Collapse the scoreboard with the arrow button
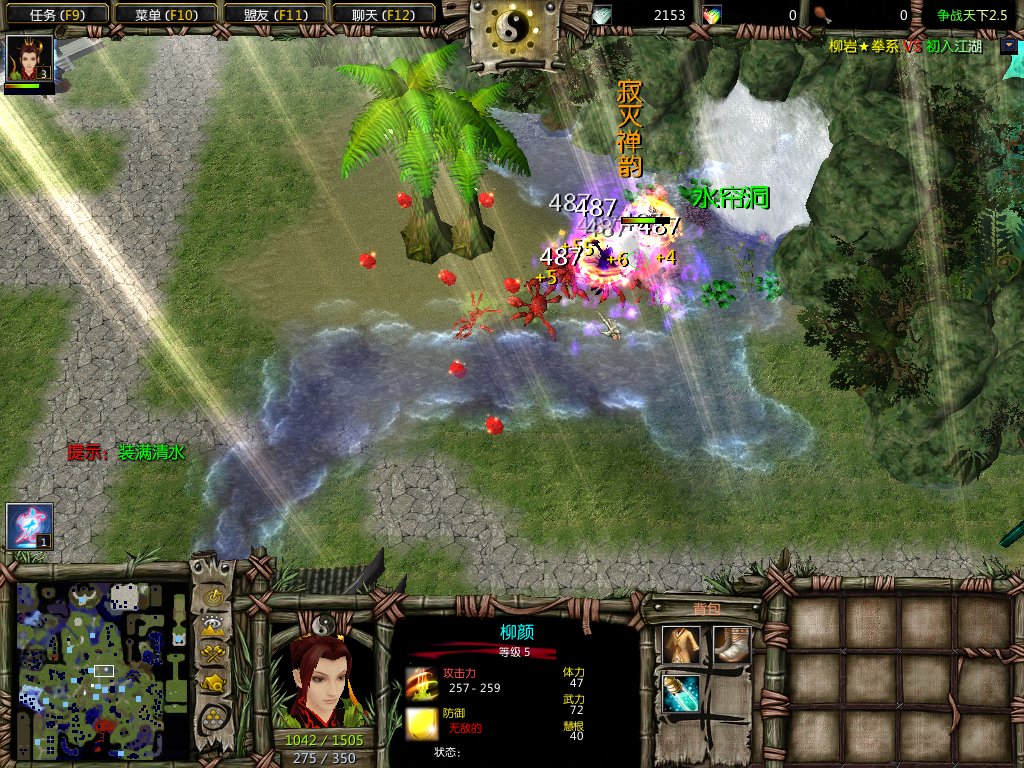This screenshot has height=768, width=1024. click(x=1008, y=46)
